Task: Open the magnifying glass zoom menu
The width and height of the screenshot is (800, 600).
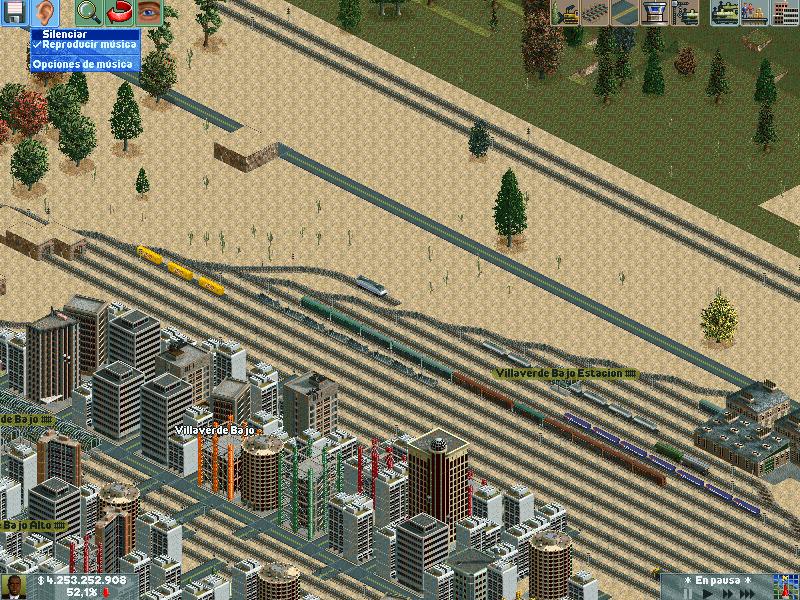Action: pyautogui.click(x=88, y=13)
